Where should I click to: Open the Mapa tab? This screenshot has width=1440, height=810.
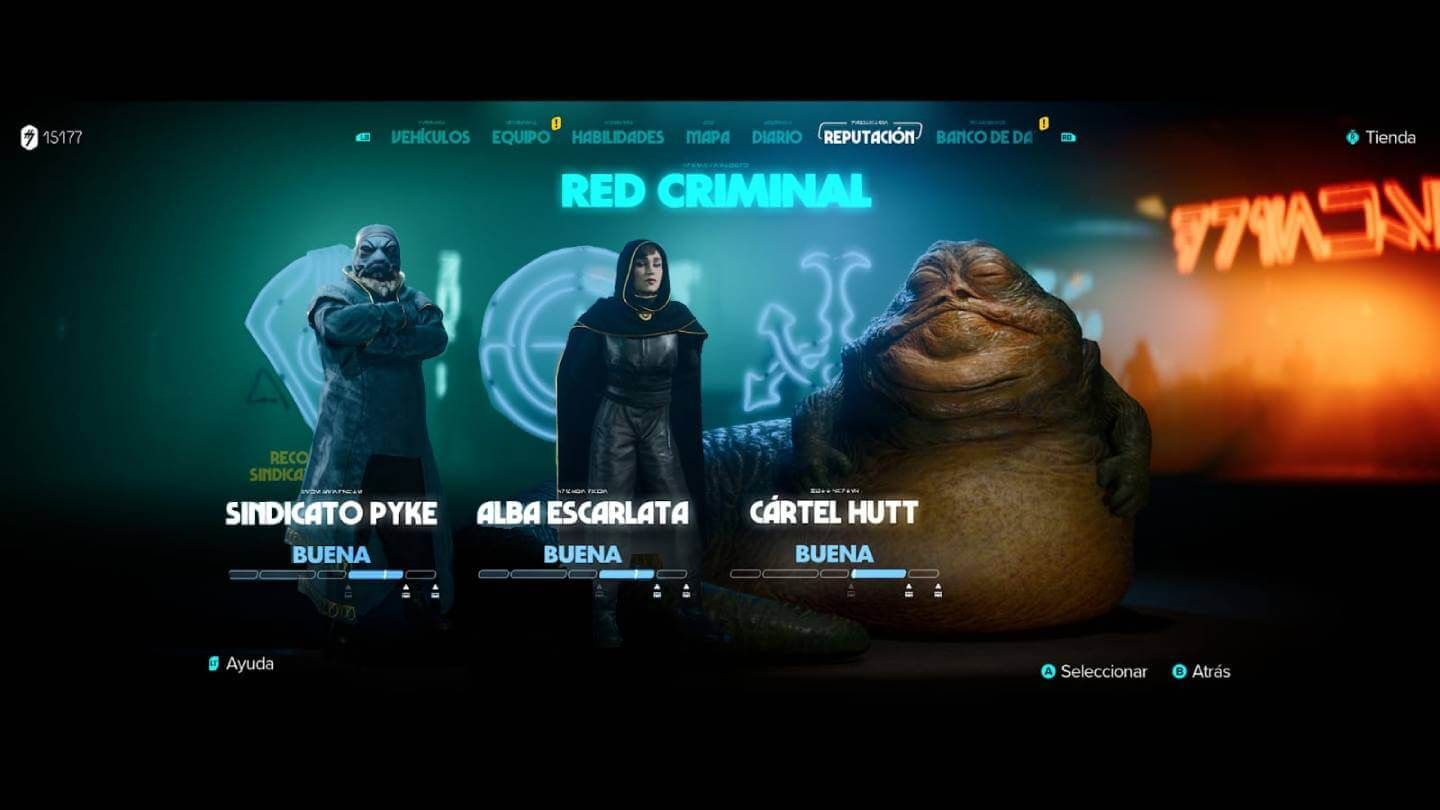[708, 137]
